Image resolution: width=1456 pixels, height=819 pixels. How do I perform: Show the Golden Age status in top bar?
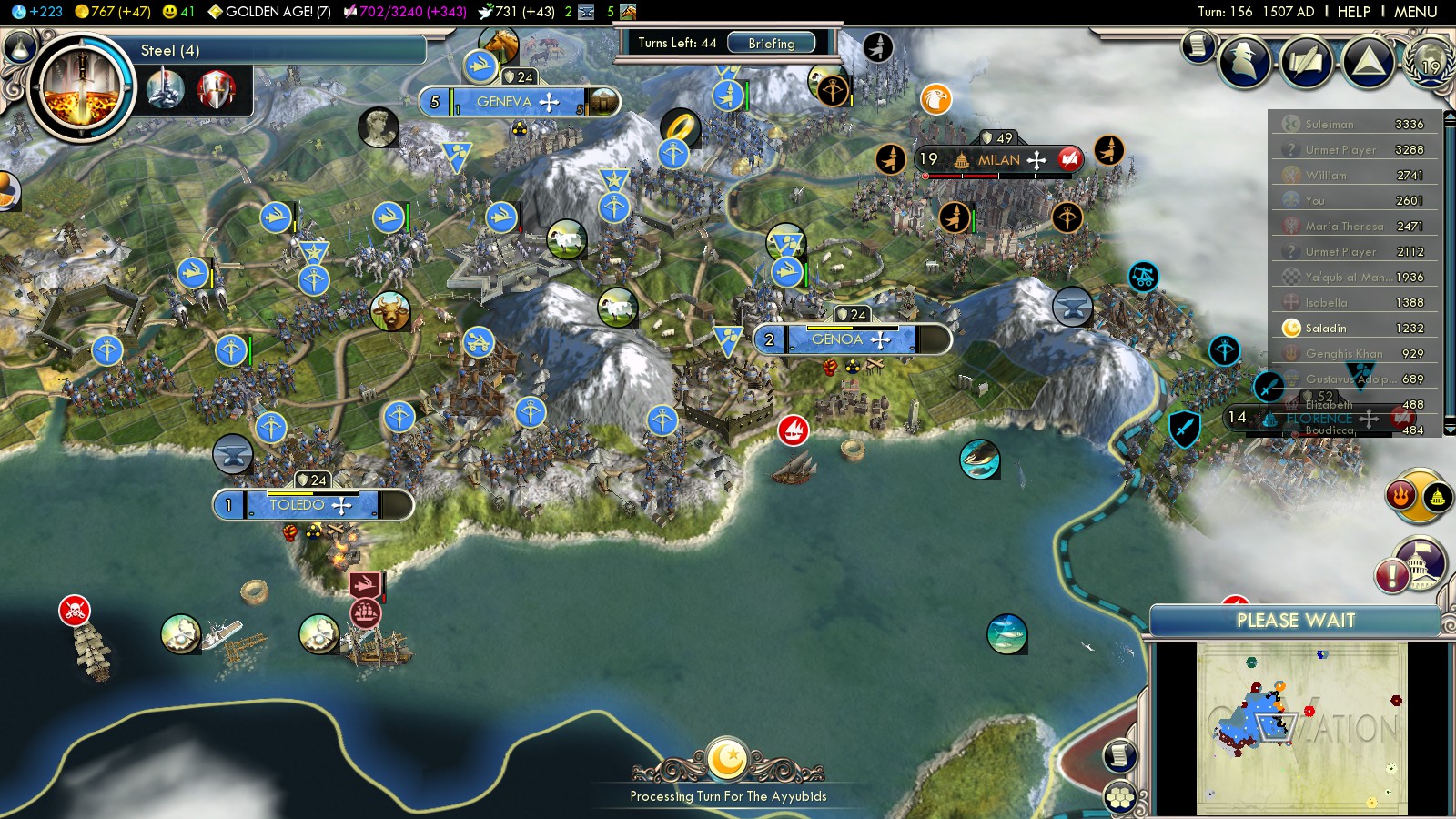(269, 12)
